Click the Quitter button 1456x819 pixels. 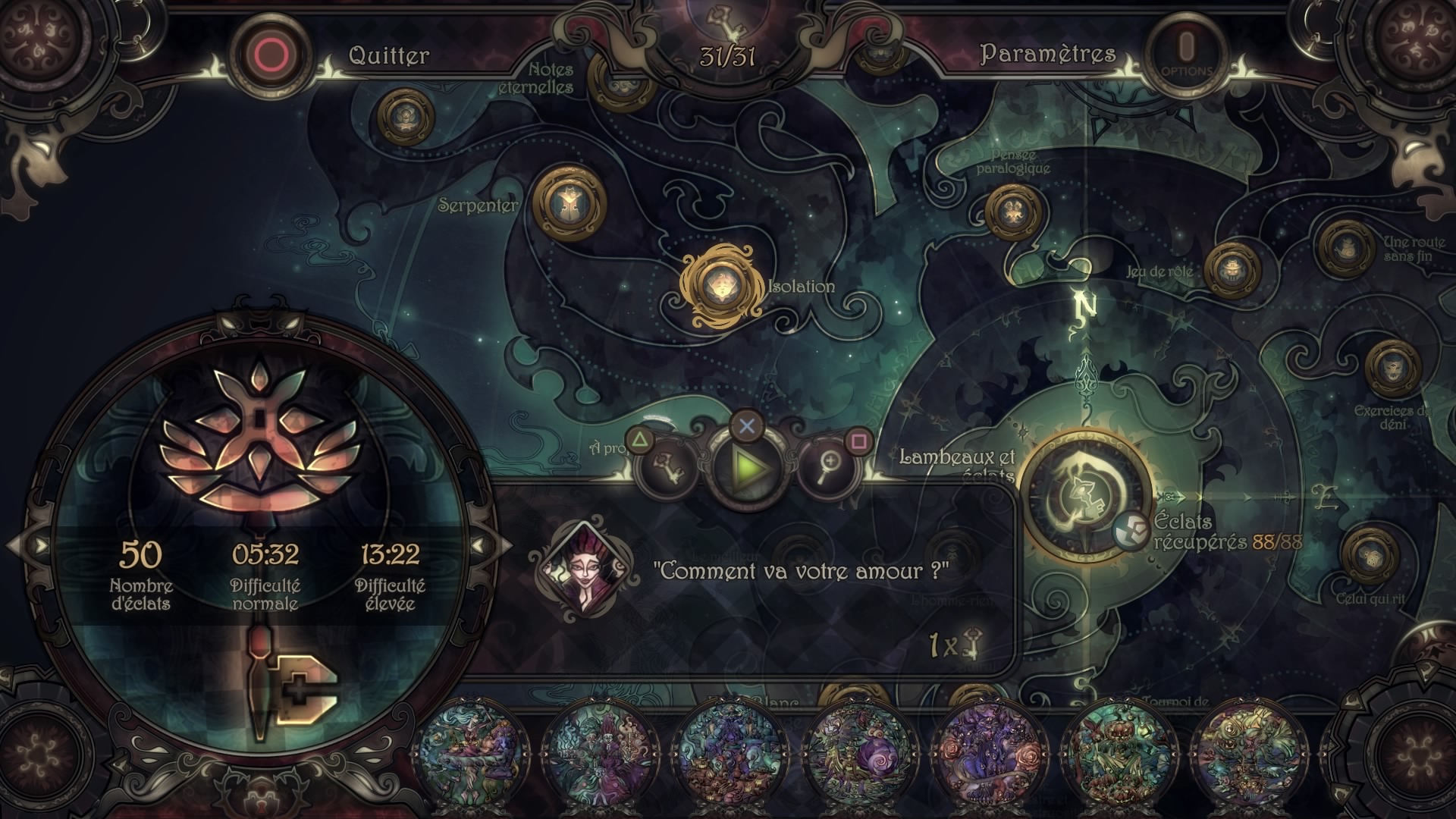point(273,55)
